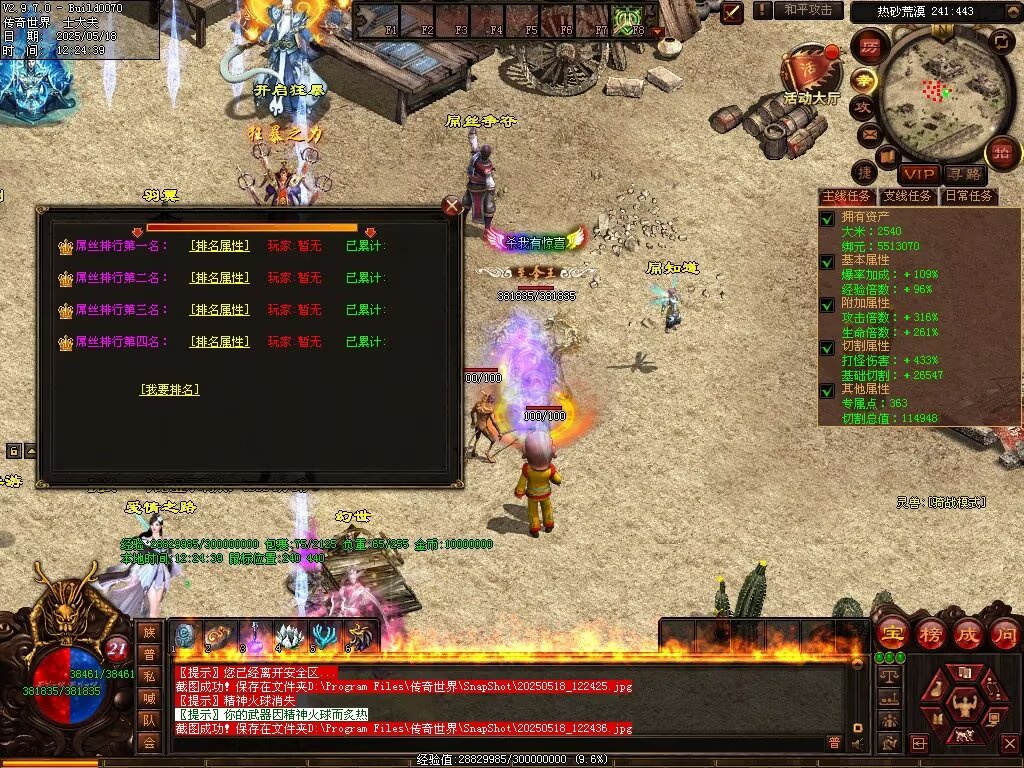Select the white lotus skill in slot 4
Viewport: 1024px width, 768px height.
pos(289,636)
